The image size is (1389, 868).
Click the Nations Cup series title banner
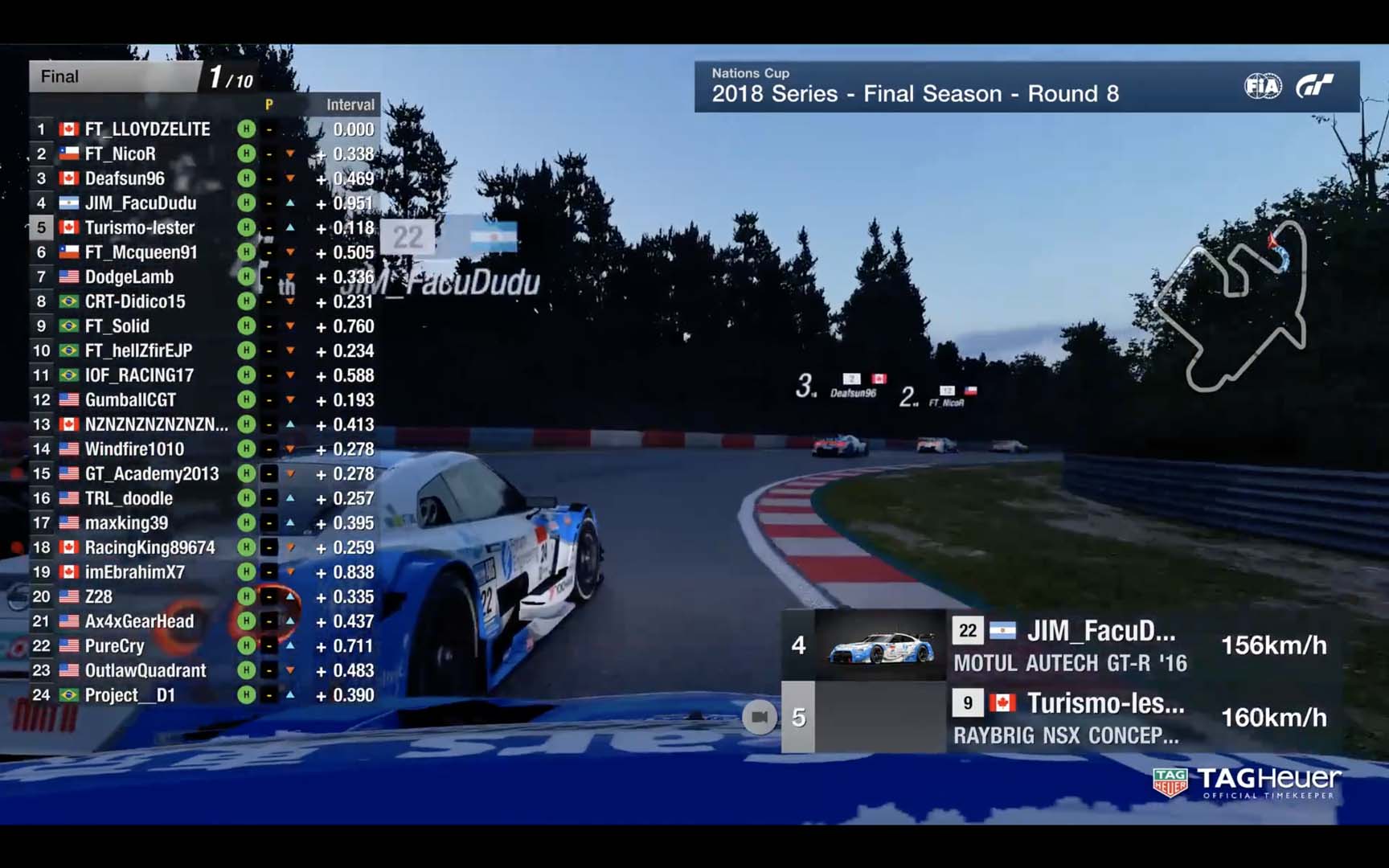pyautogui.click(x=915, y=86)
